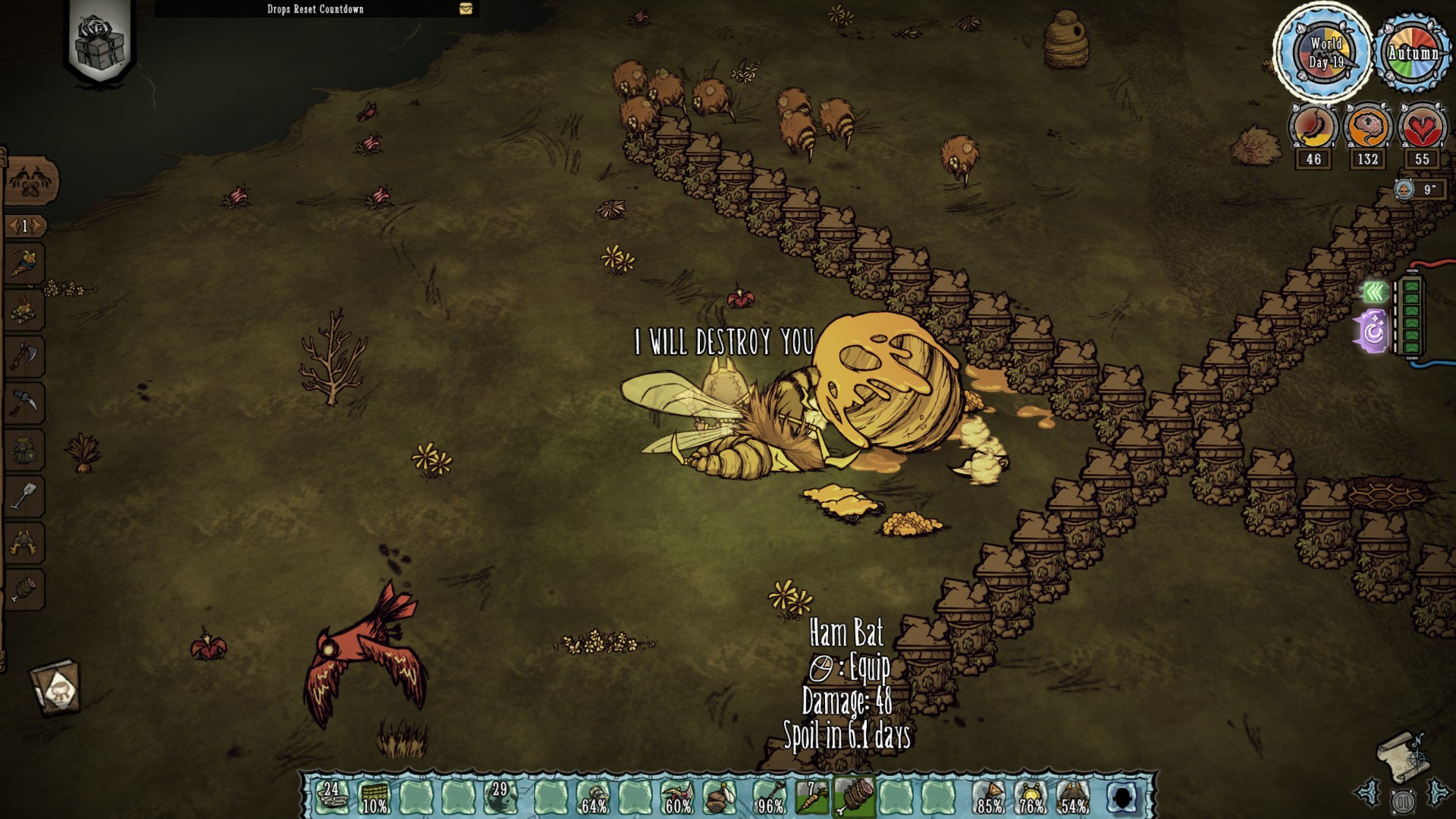This screenshot has height=819, width=1456.
Task: Pause the game
Action: pyautogui.click(x=1403, y=800)
